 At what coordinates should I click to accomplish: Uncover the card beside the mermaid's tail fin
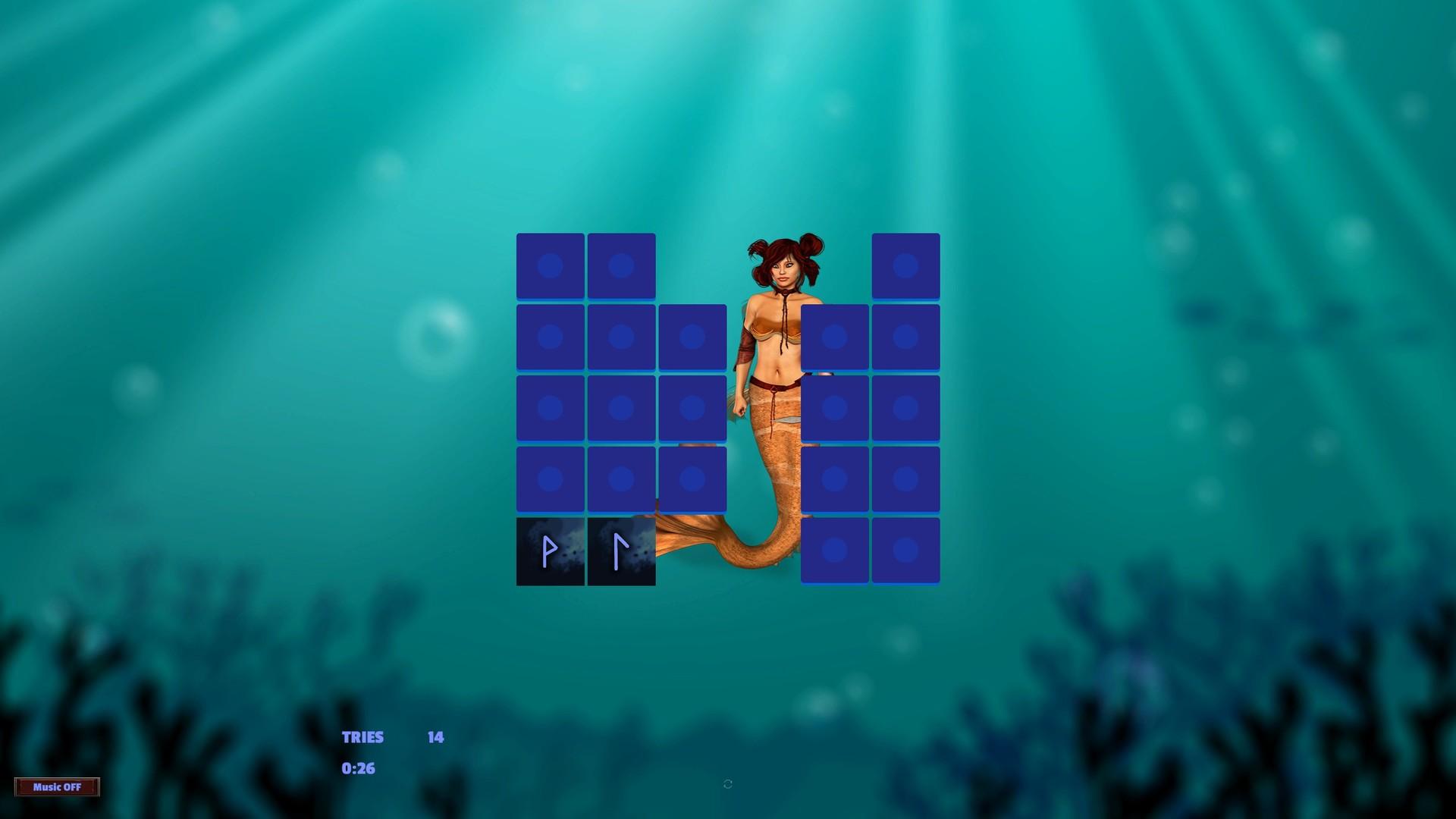coord(834,551)
